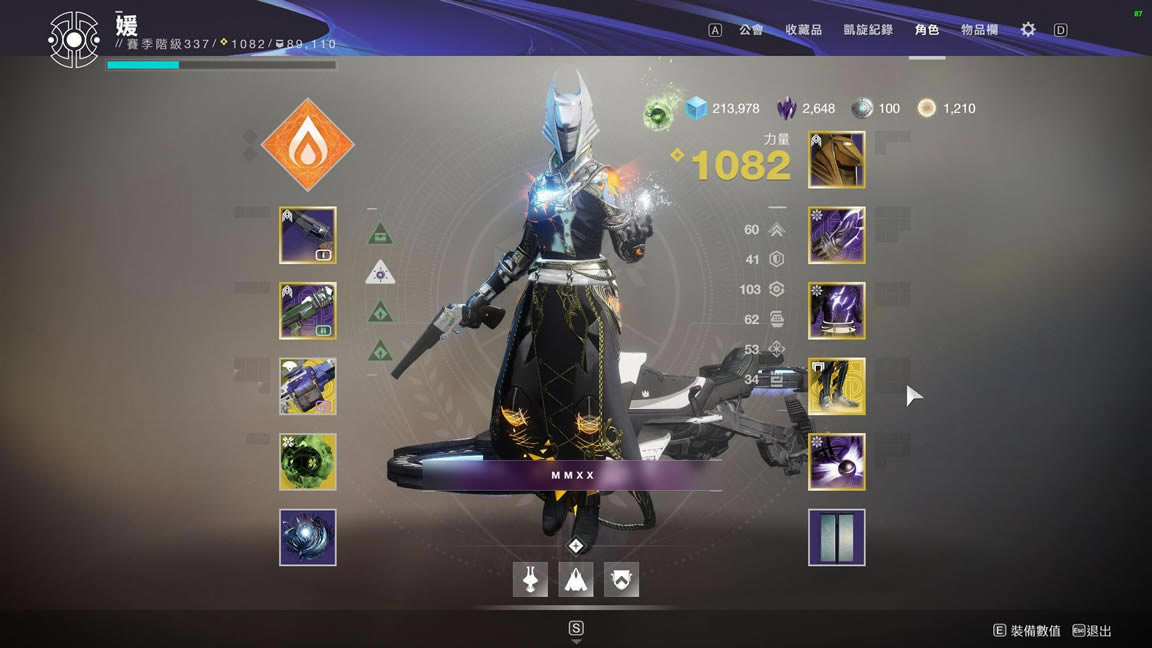Screen dimensions: 1152x648
Task: Select the yellow leg armor slot
Action: [836, 386]
